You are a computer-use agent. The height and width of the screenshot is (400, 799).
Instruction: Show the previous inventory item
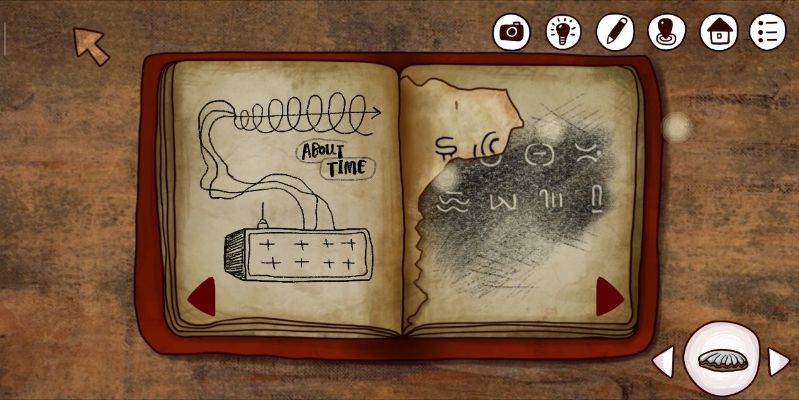pyautogui.click(x=663, y=361)
